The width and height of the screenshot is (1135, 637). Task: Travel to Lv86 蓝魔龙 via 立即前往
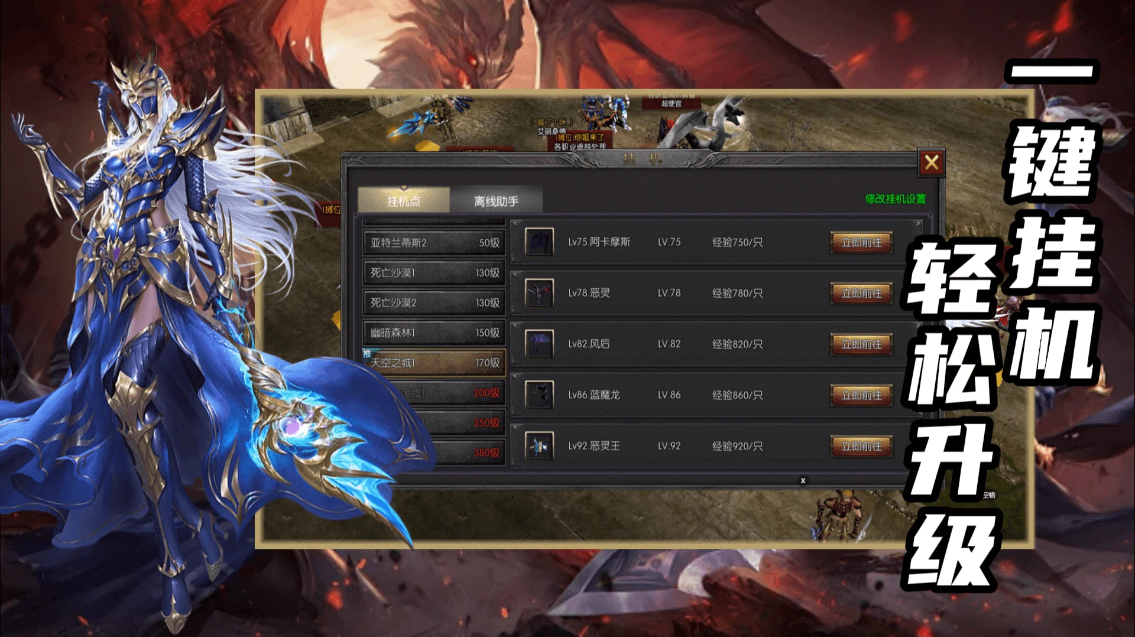point(861,395)
